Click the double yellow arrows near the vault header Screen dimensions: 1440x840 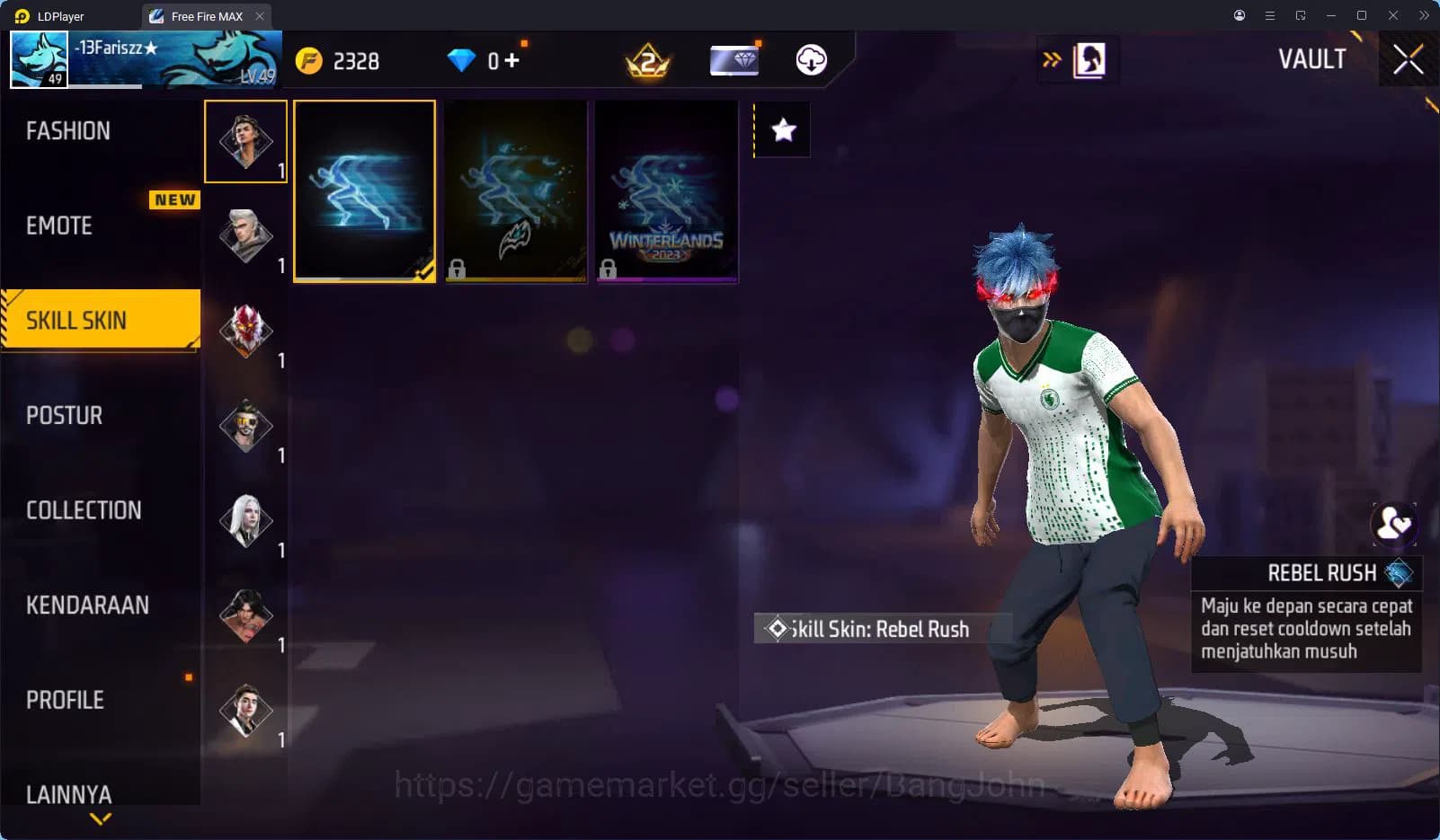point(1050,57)
